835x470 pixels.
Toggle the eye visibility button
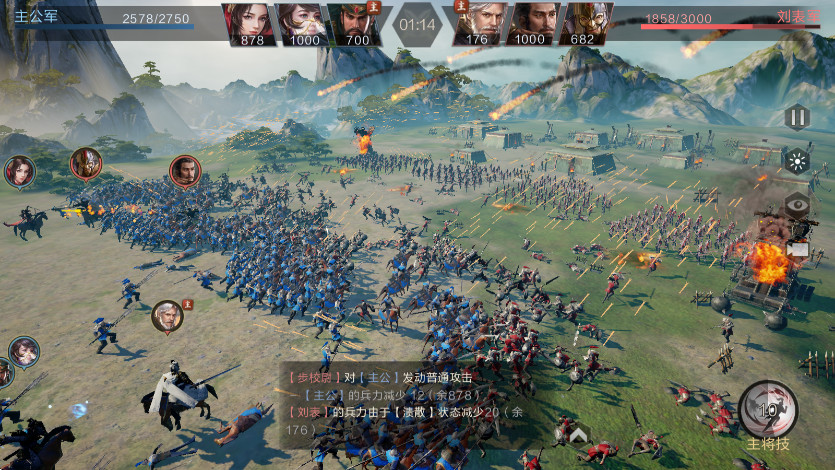click(797, 206)
